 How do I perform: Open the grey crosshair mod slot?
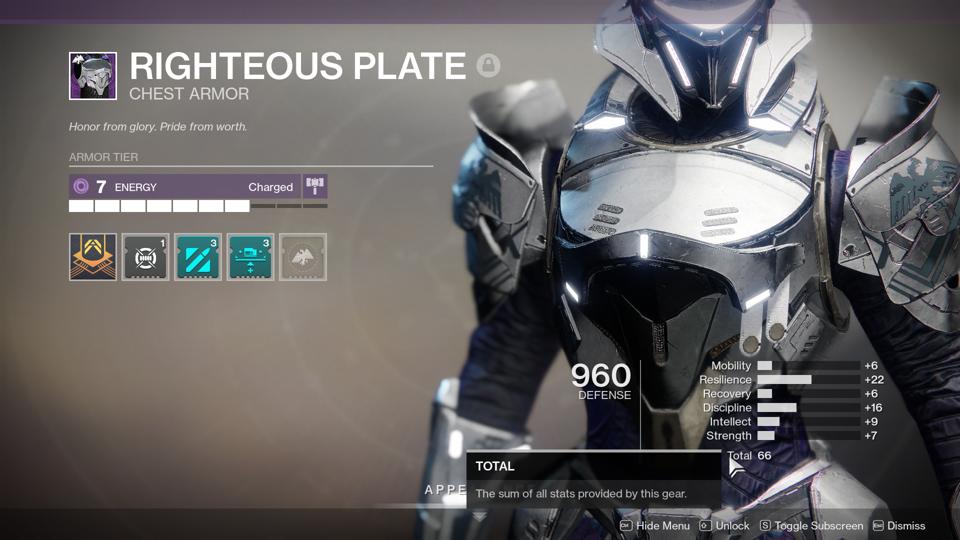tap(145, 257)
